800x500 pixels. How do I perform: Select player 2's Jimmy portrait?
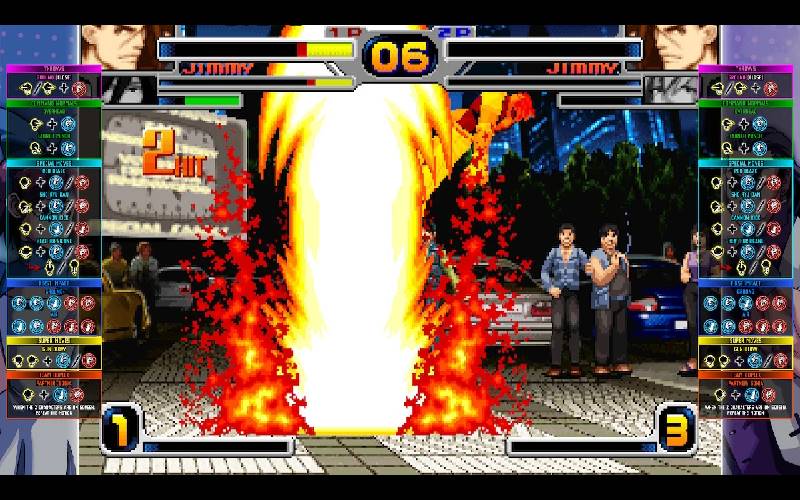tap(680, 47)
